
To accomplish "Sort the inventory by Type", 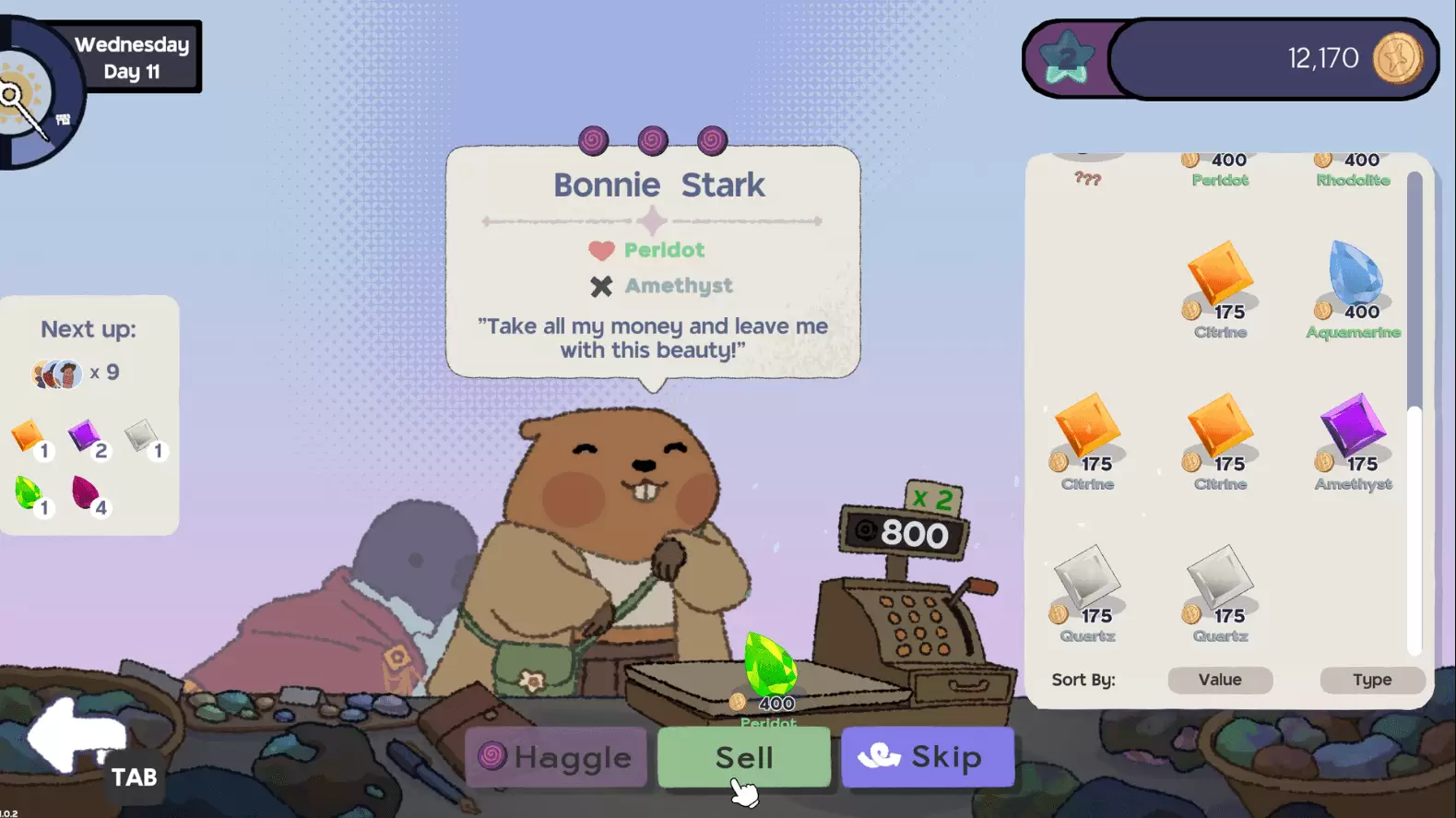I will click(x=1372, y=680).
